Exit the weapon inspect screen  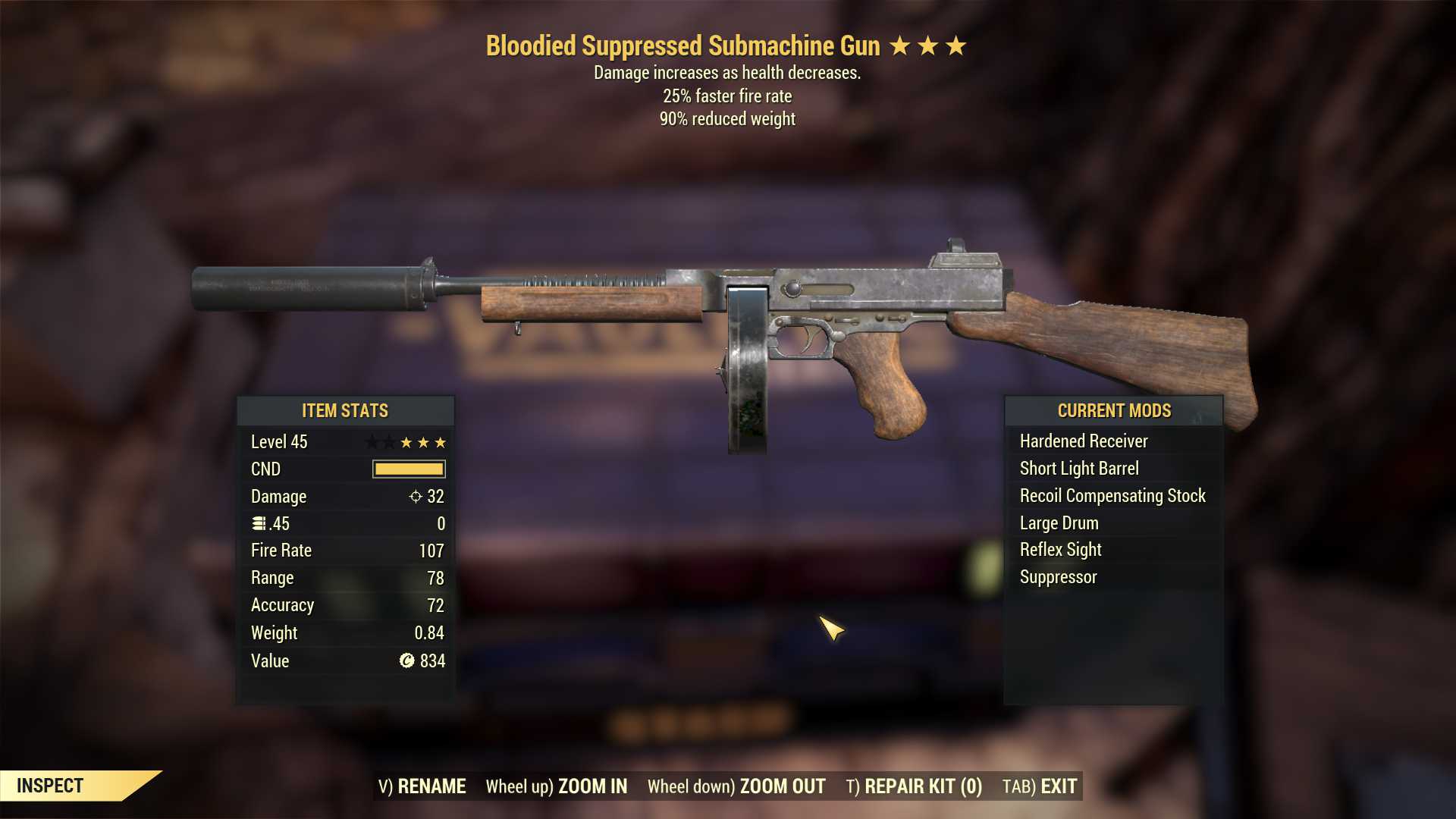pos(1039,786)
